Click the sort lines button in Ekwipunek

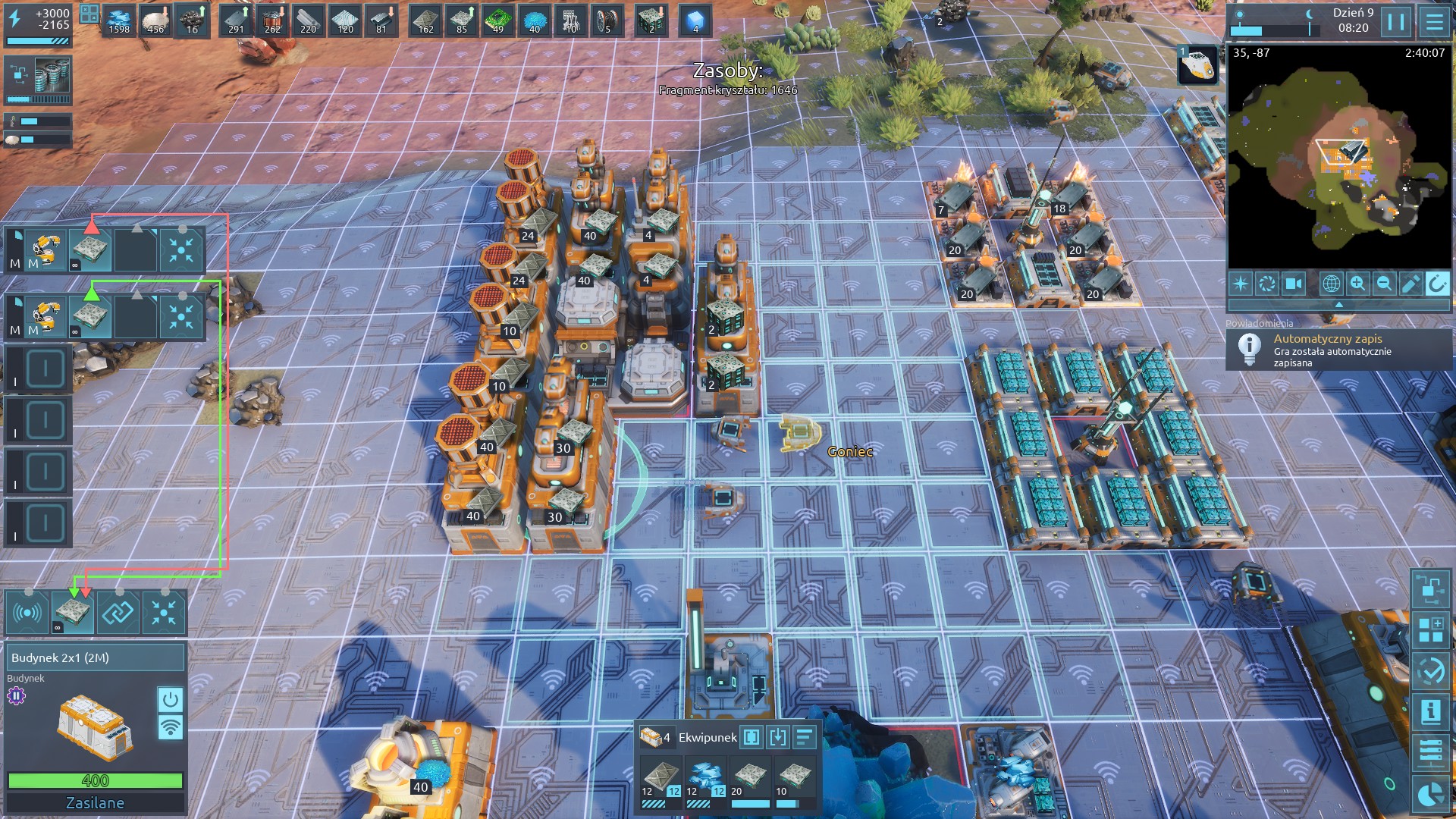(805, 736)
